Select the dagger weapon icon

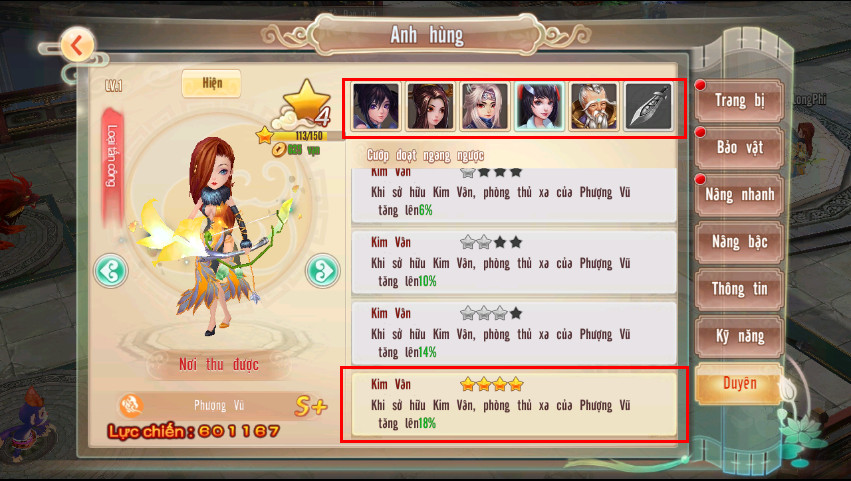coord(648,107)
